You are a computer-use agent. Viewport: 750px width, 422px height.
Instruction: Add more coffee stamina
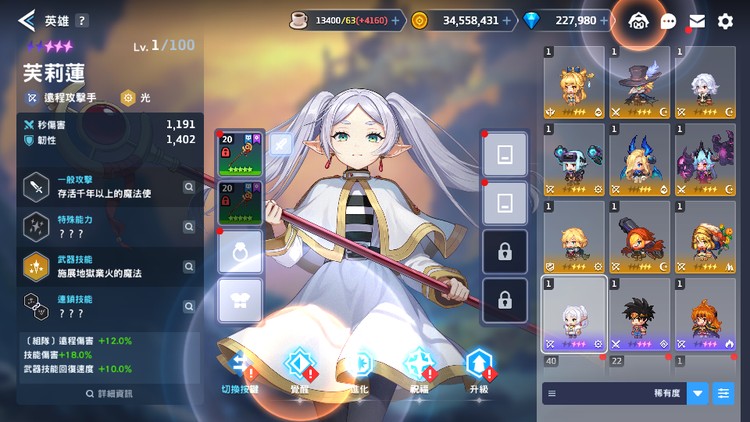click(397, 20)
